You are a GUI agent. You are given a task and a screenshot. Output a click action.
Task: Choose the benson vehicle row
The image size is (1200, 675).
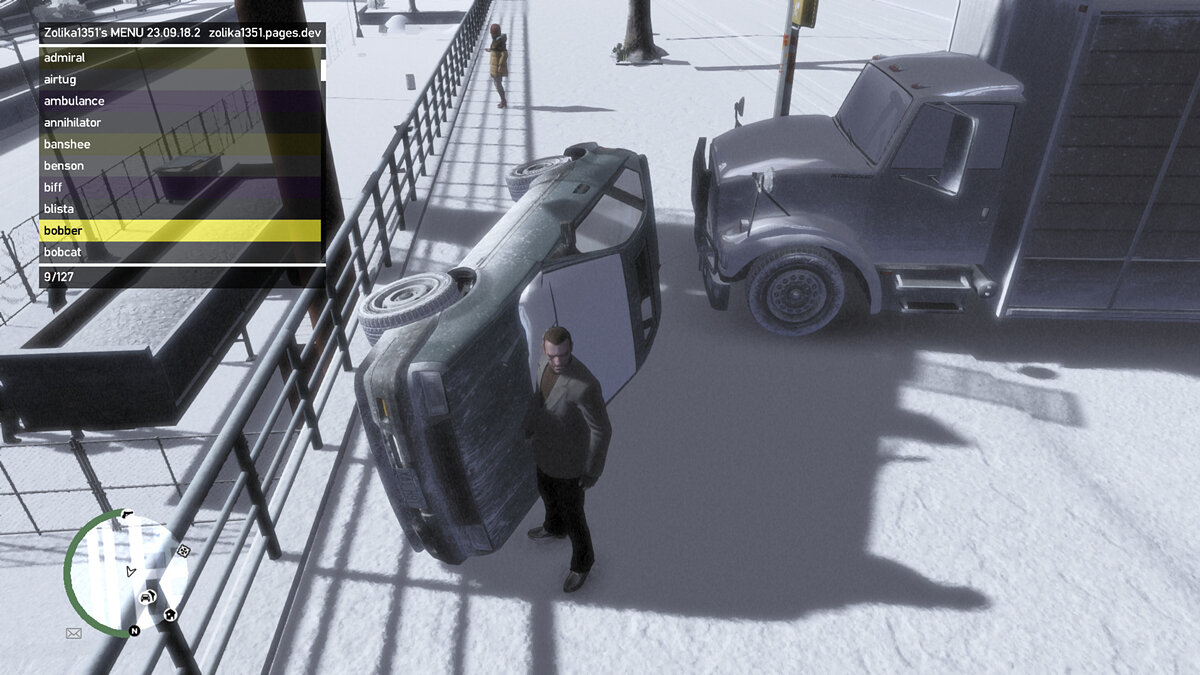[x=180, y=166]
